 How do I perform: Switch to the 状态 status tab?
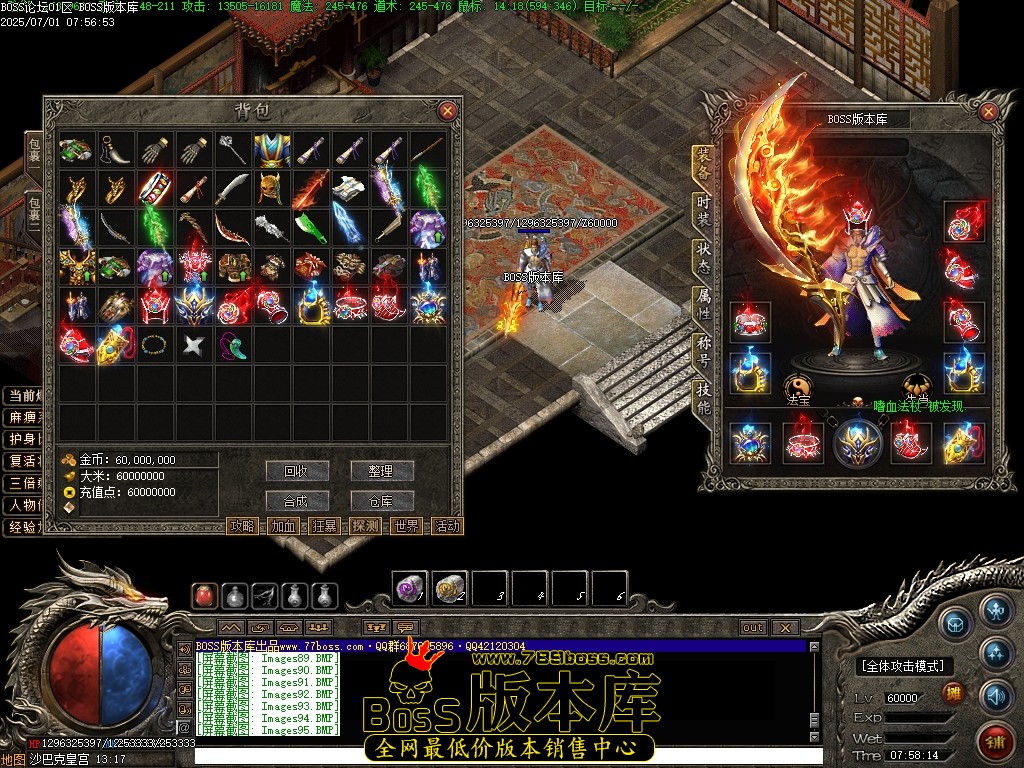click(704, 258)
